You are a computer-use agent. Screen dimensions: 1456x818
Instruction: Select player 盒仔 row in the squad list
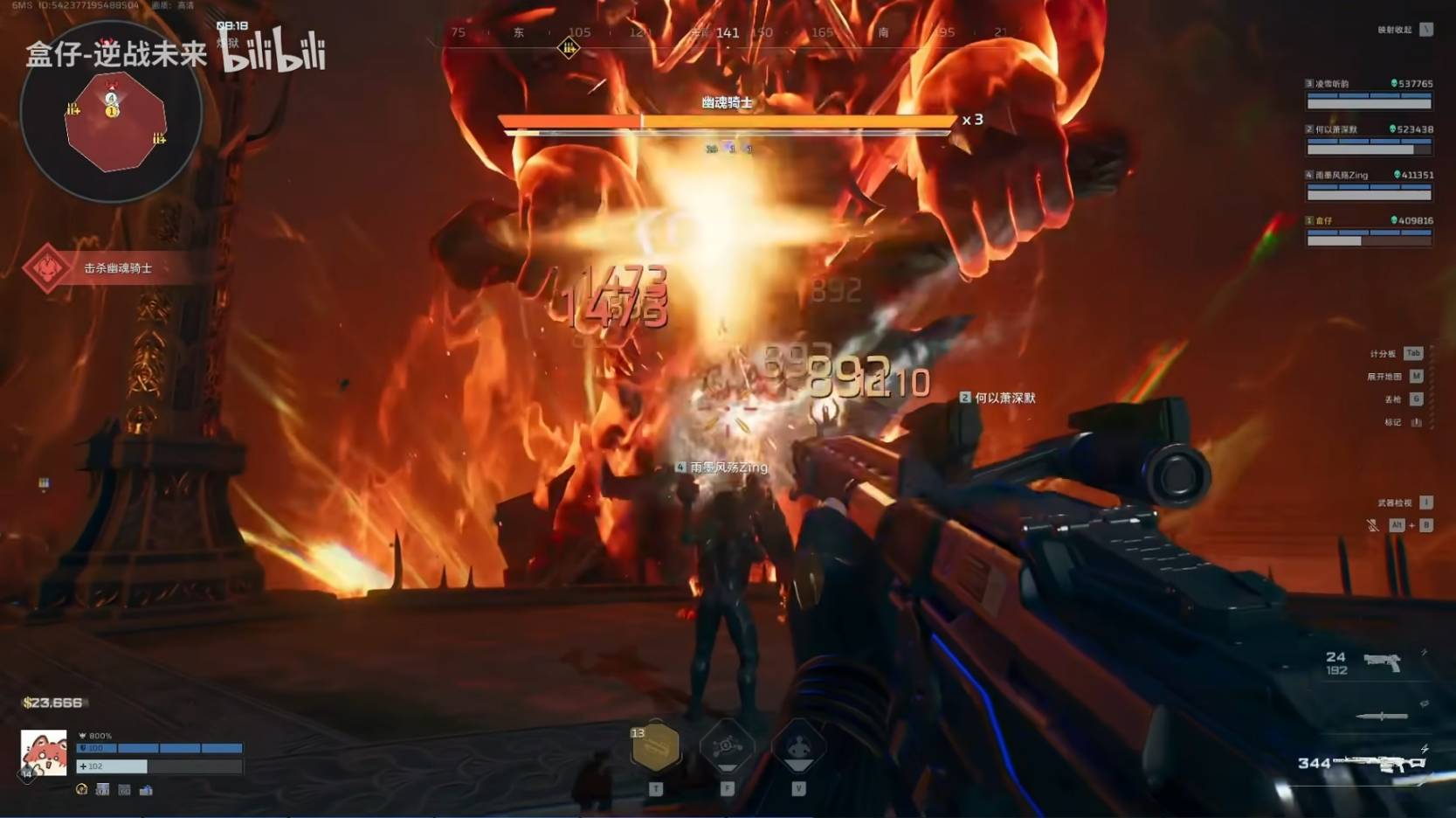(1369, 231)
